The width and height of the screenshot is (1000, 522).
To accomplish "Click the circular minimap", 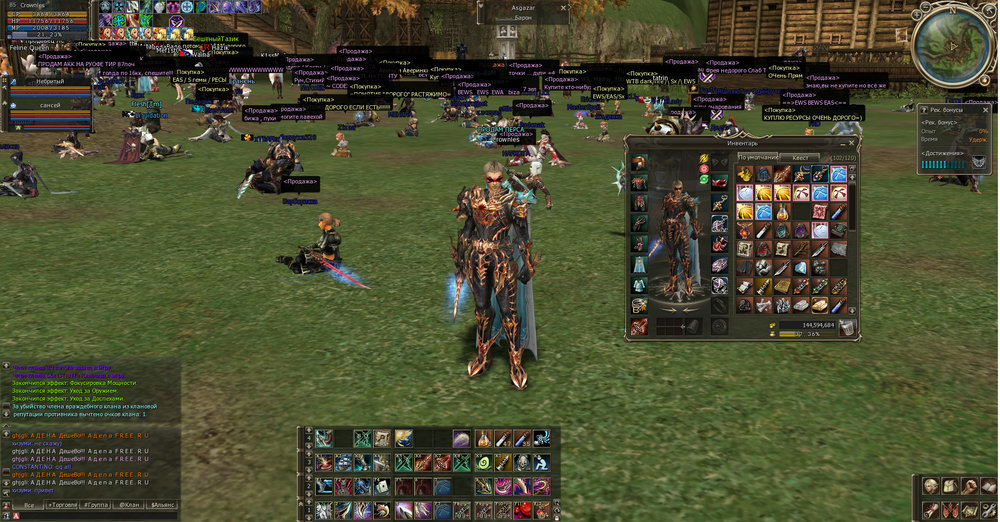I will pyautogui.click(x=950, y=44).
